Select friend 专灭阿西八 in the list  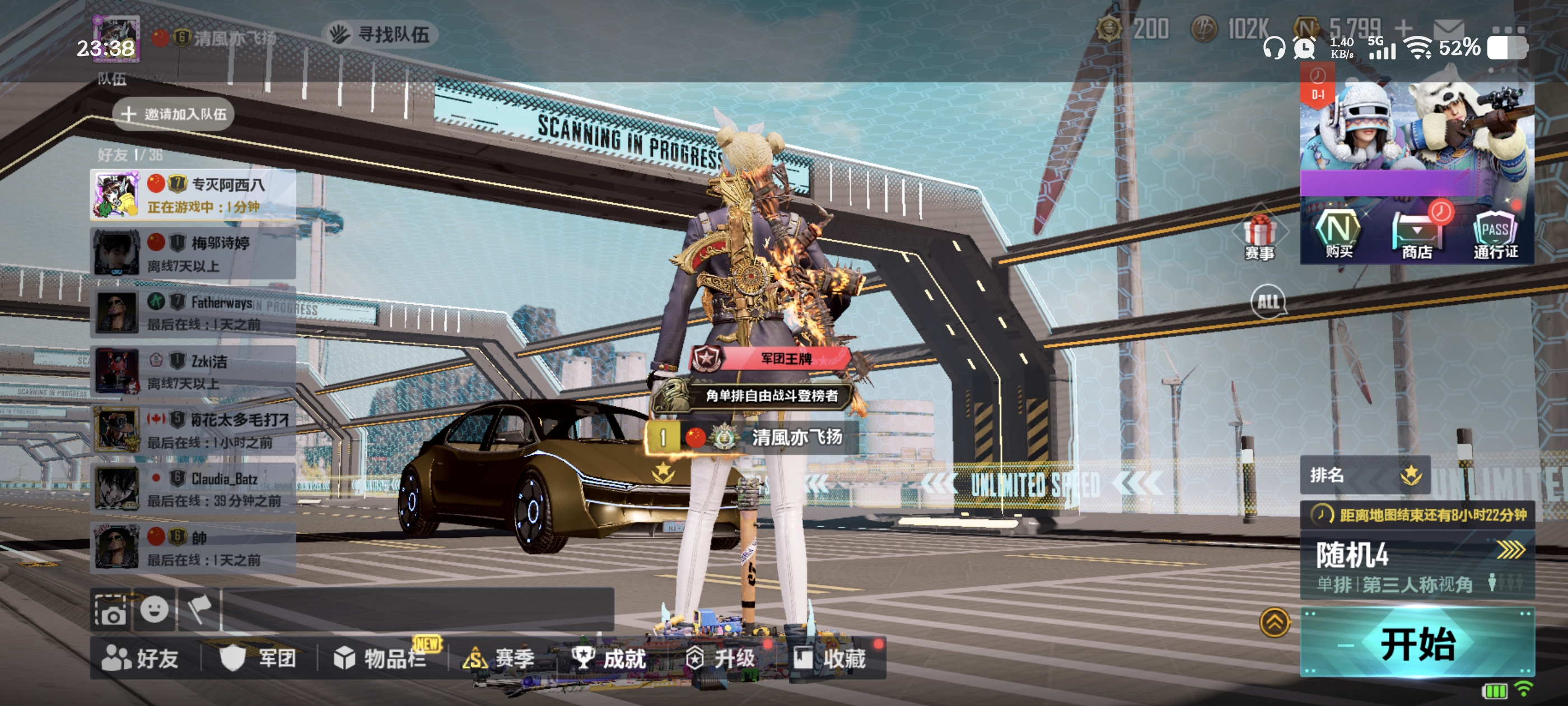click(x=193, y=195)
